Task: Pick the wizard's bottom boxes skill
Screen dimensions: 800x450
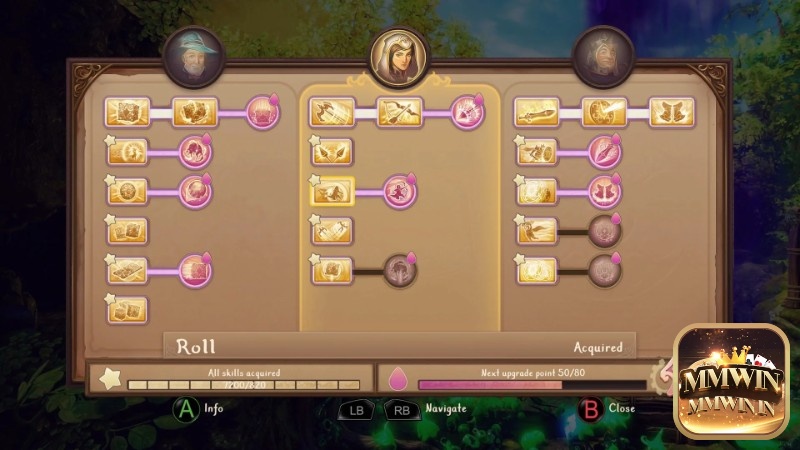Action: point(128,309)
